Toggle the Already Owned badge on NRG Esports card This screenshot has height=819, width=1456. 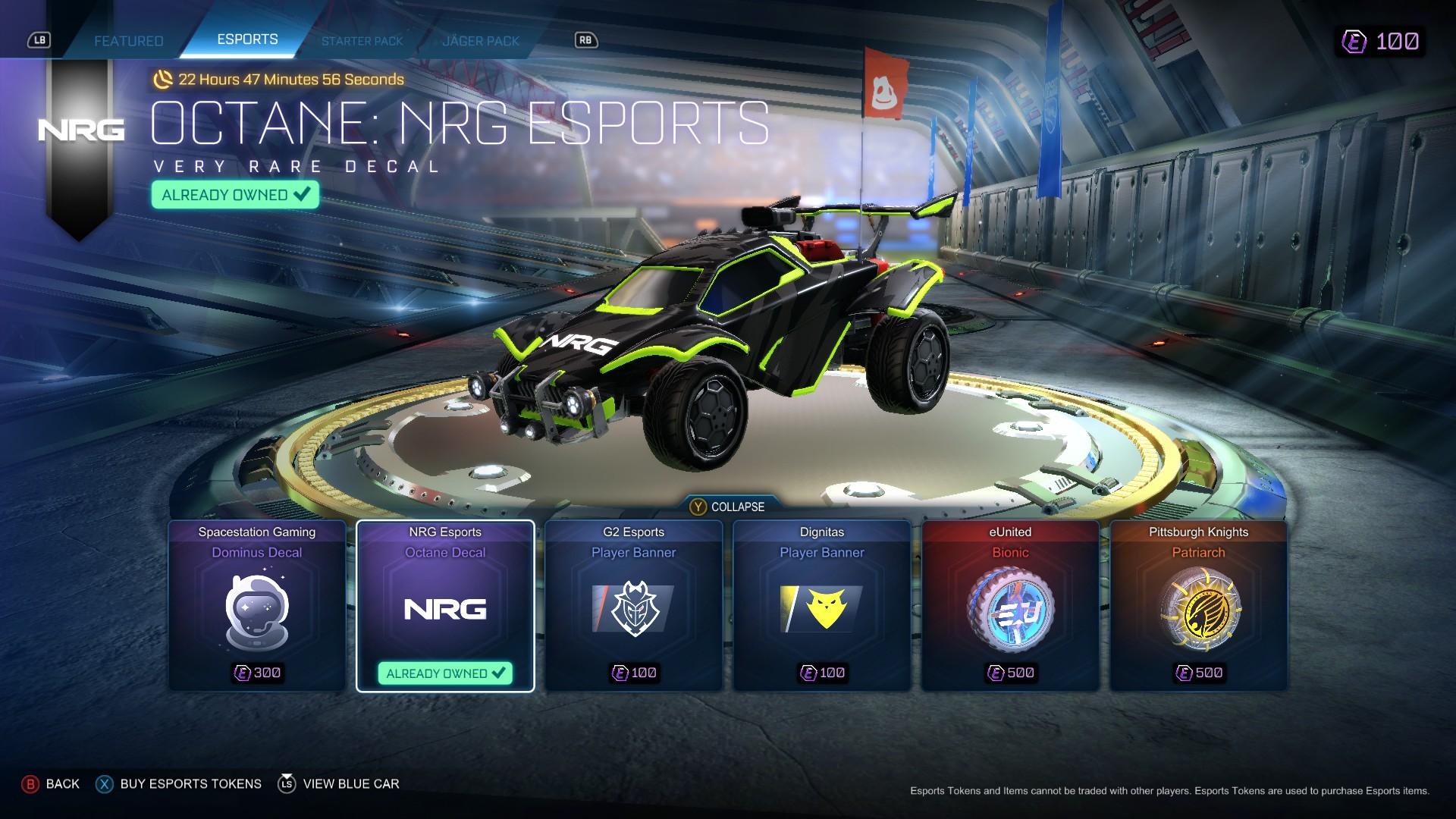coord(444,673)
